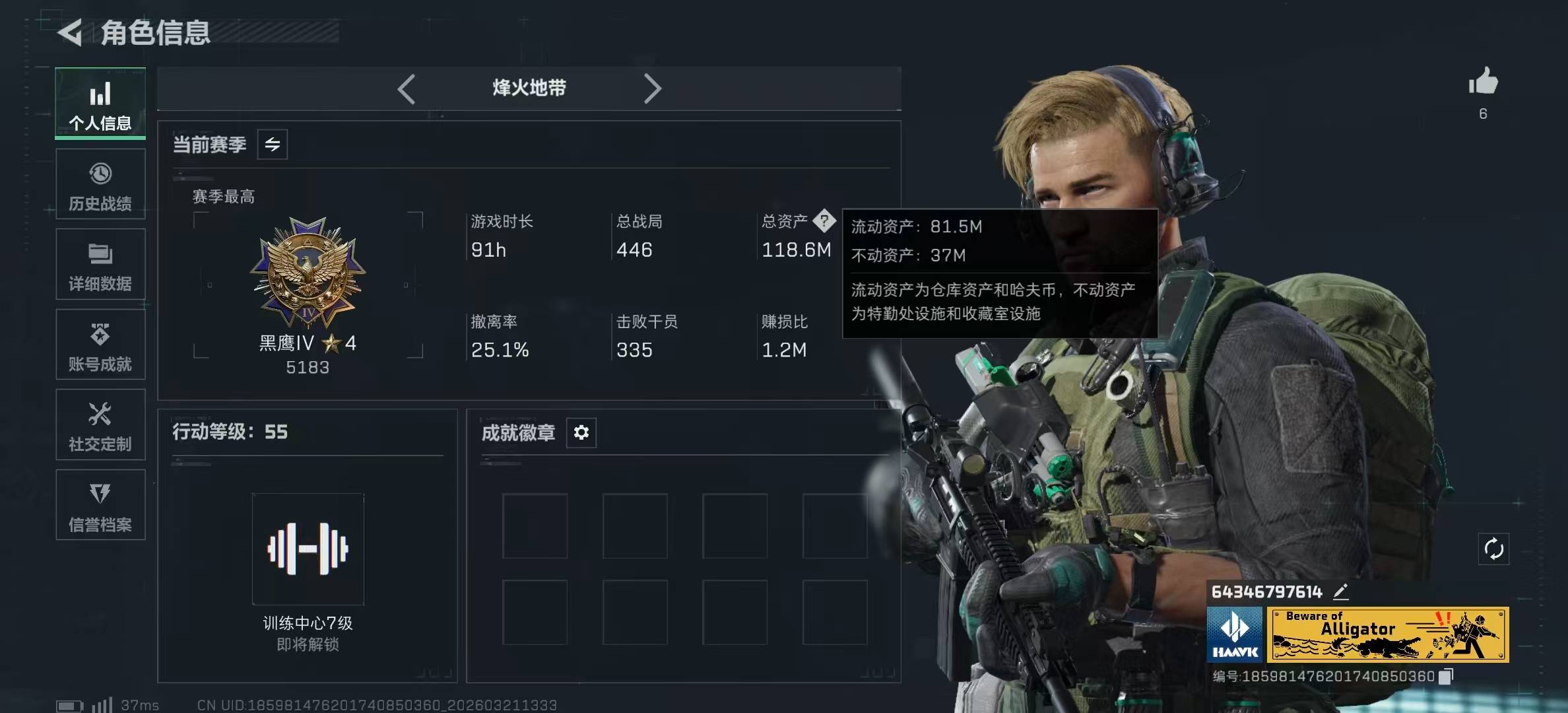Go back using the arrow beside 角色信息
Screen dimensions: 1568x713
tap(70, 32)
